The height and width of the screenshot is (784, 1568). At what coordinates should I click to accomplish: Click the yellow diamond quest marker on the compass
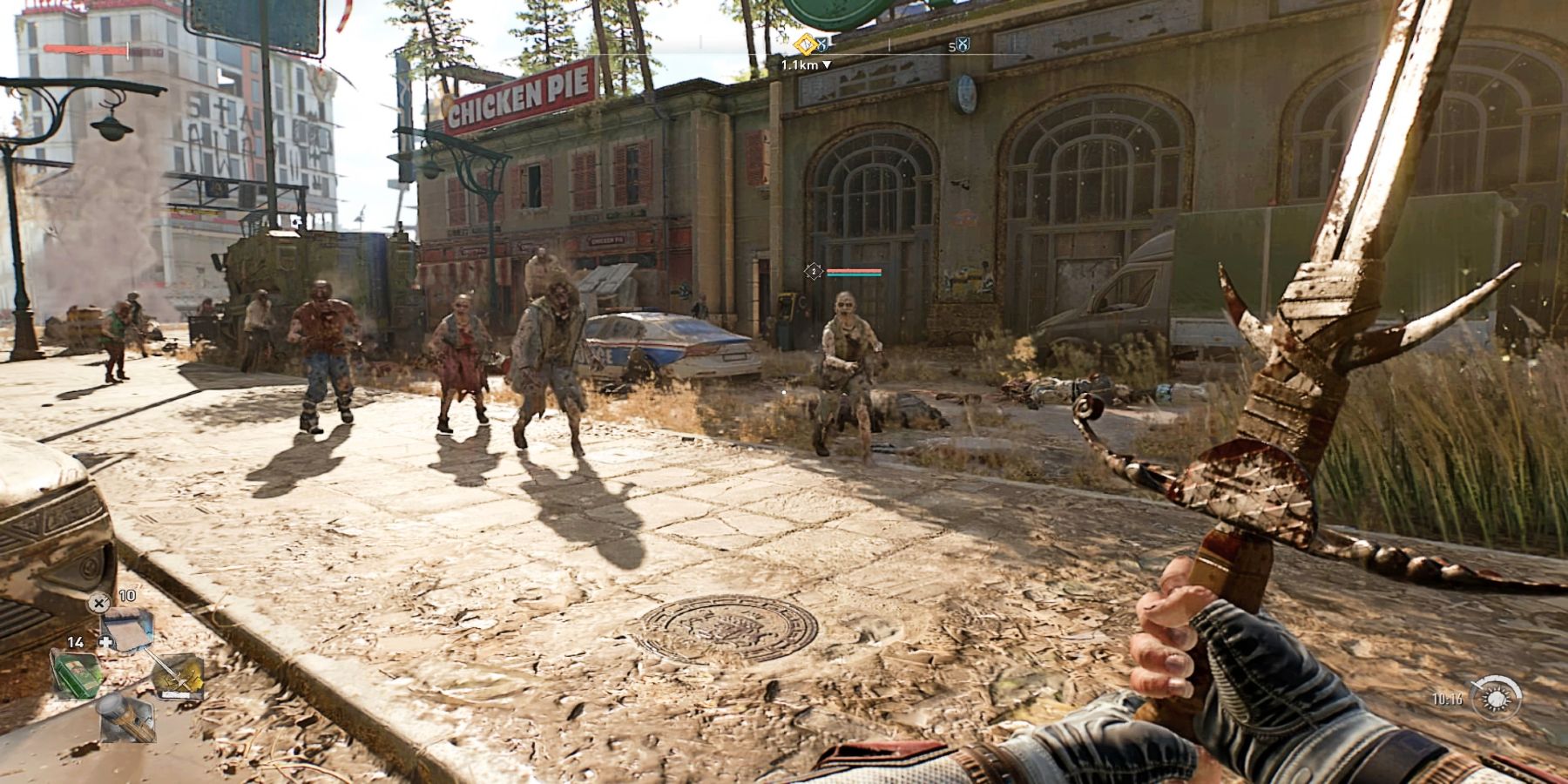point(805,44)
